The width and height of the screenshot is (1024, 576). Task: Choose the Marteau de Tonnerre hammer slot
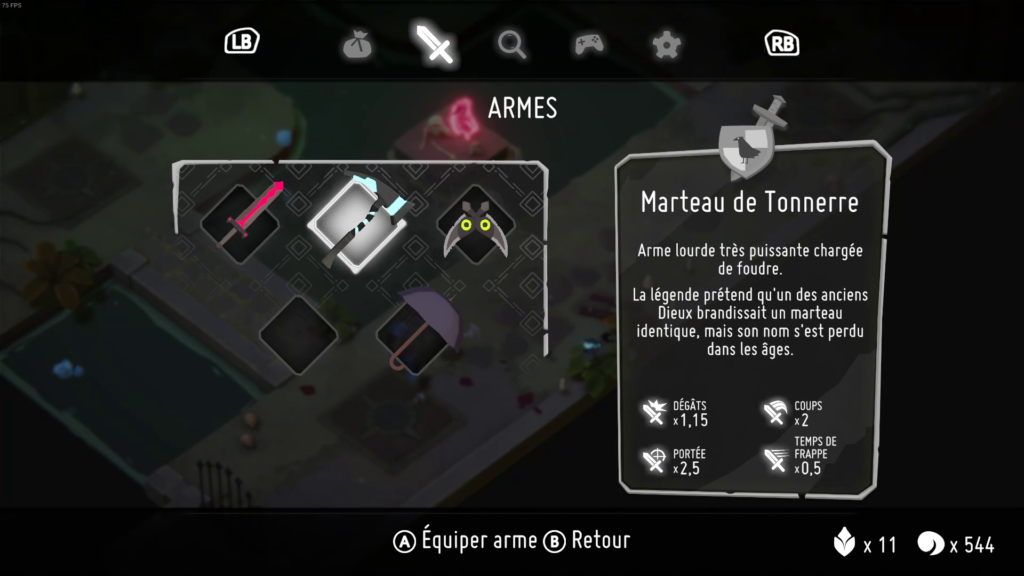(355, 222)
